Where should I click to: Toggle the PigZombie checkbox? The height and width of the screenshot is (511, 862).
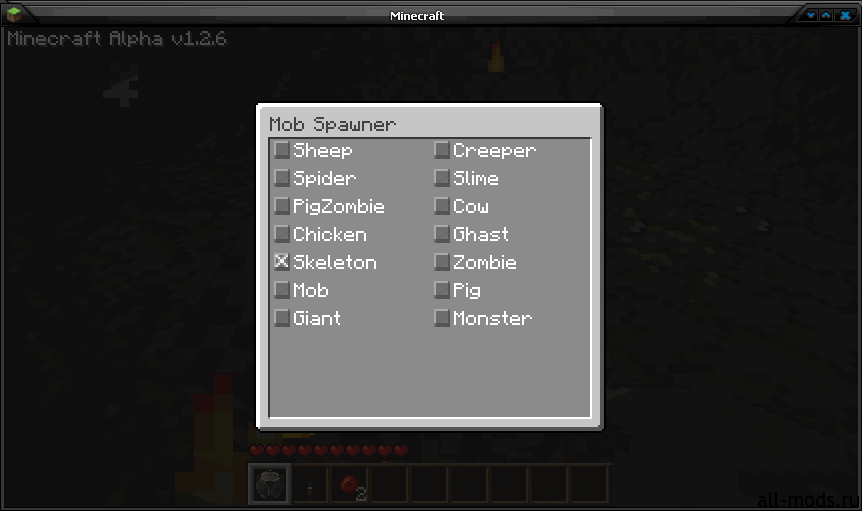pyautogui.click(x=282, y=206)
